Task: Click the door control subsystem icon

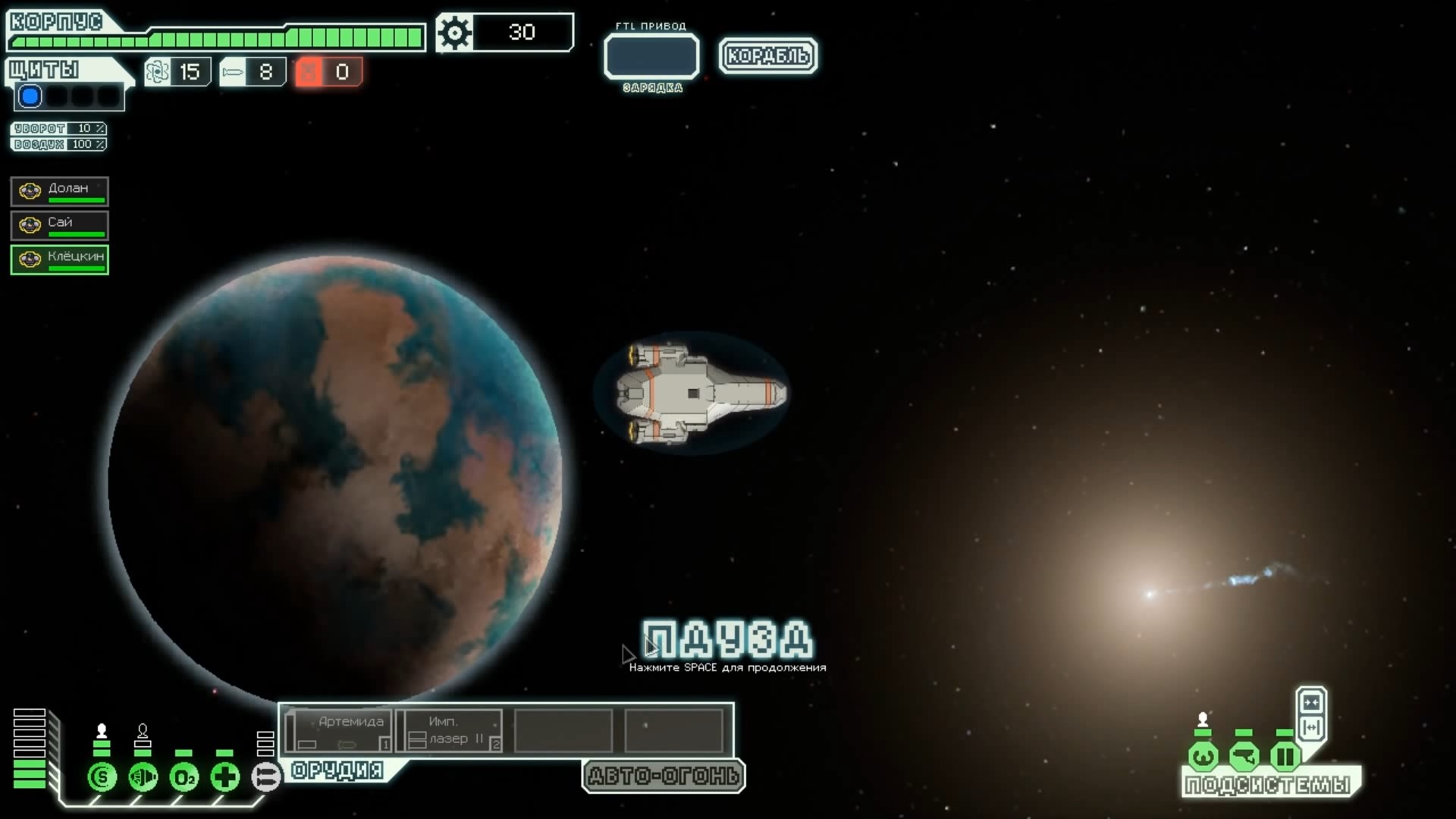Action: pyautogui.click(x=1285, y=756)
